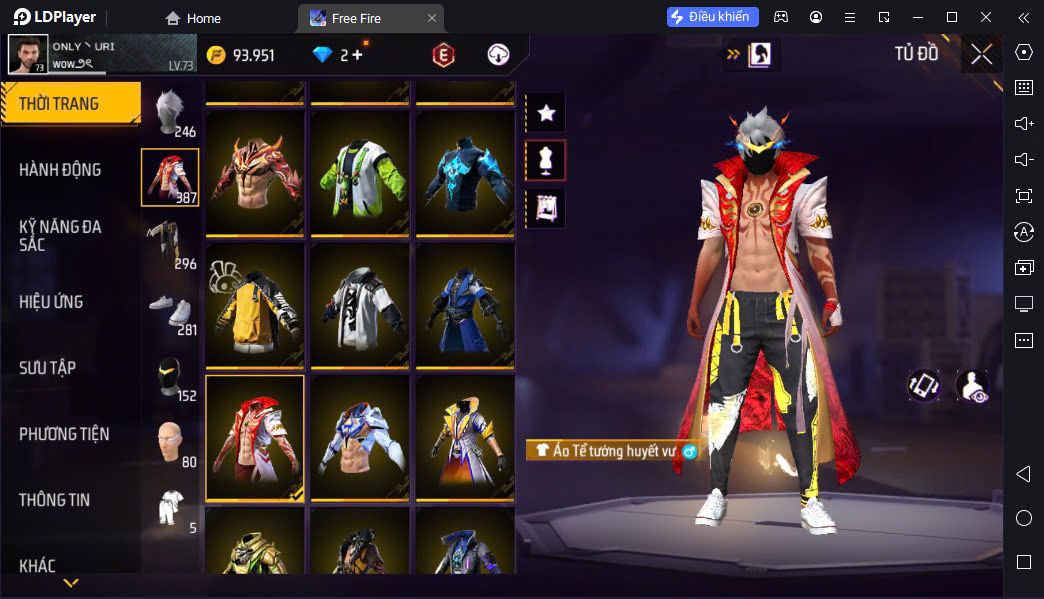Close the wardrobe with the X button
The width and height of the screenshot is (1044, 599).
[x=982, y=54]
